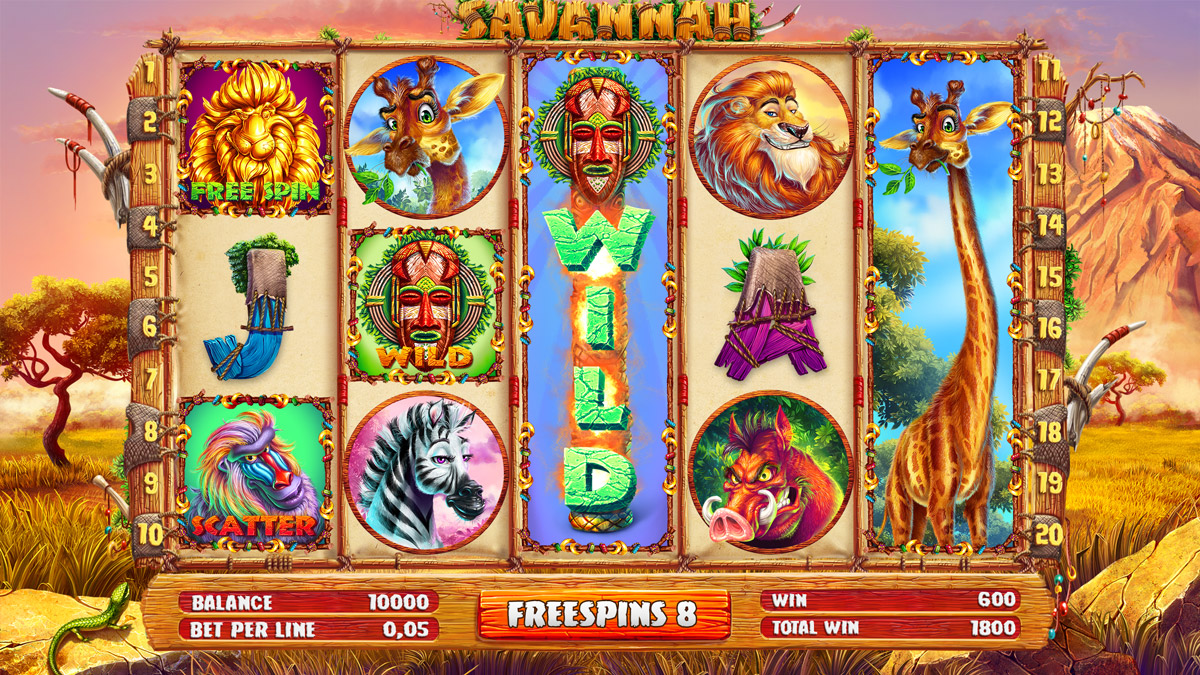Choose the warthog reel symbol

(x=769, y=472)
